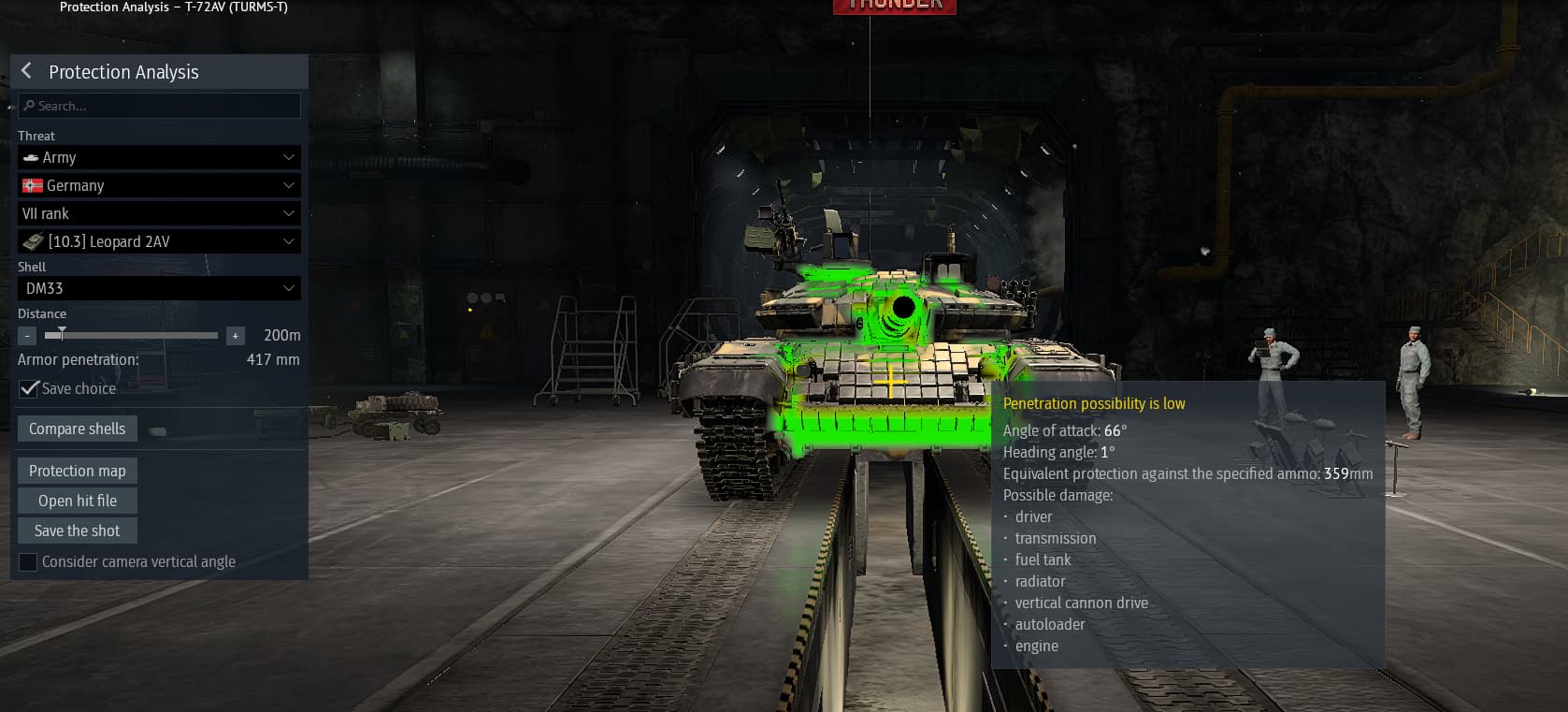Open the VII rank dropdown
Image resolution: width=1568 pixels, height=712 pixels.
point(159,213)
